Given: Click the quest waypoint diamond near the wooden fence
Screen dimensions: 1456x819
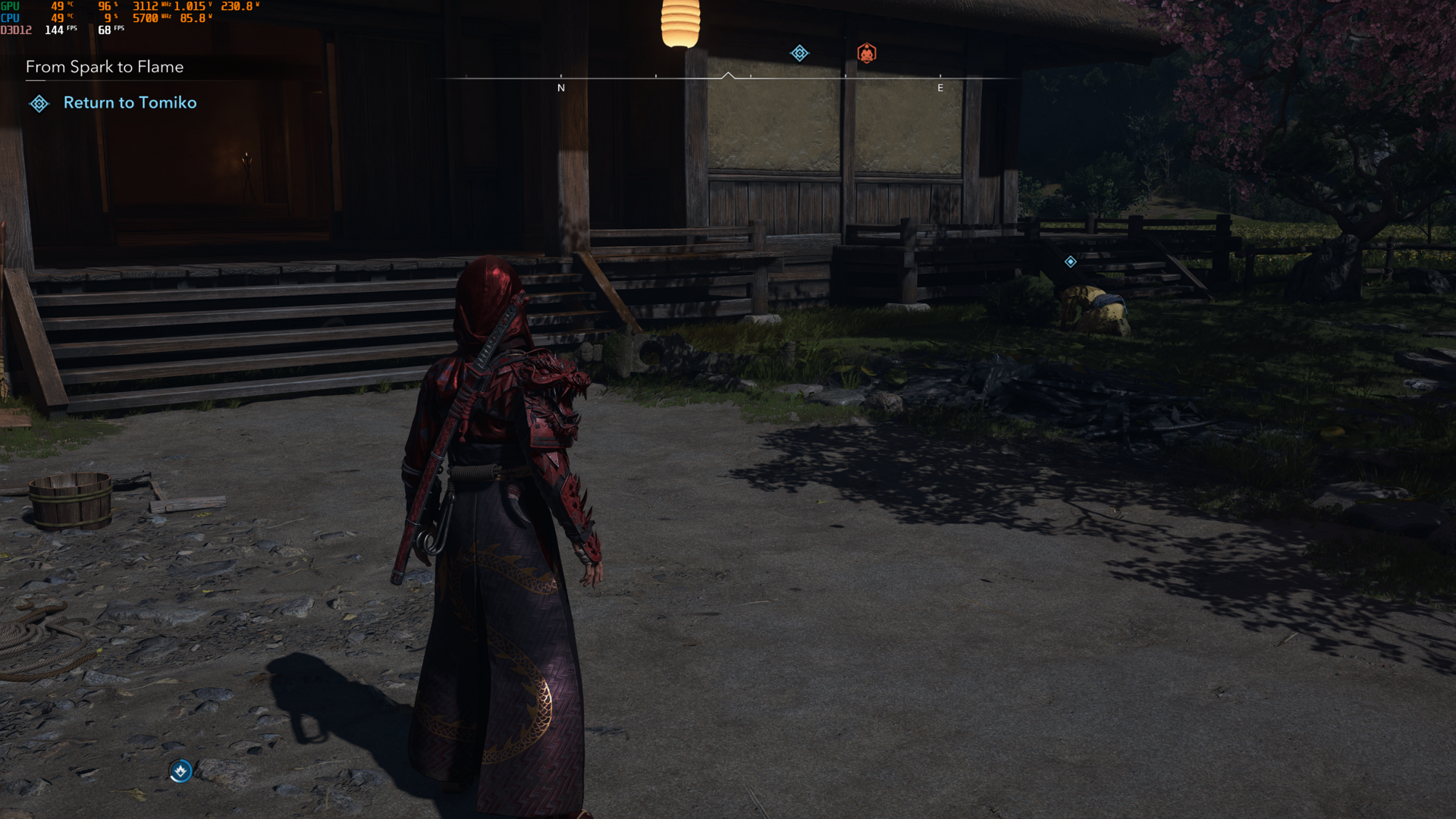Looking at the screenshot, I should 1071,261.
